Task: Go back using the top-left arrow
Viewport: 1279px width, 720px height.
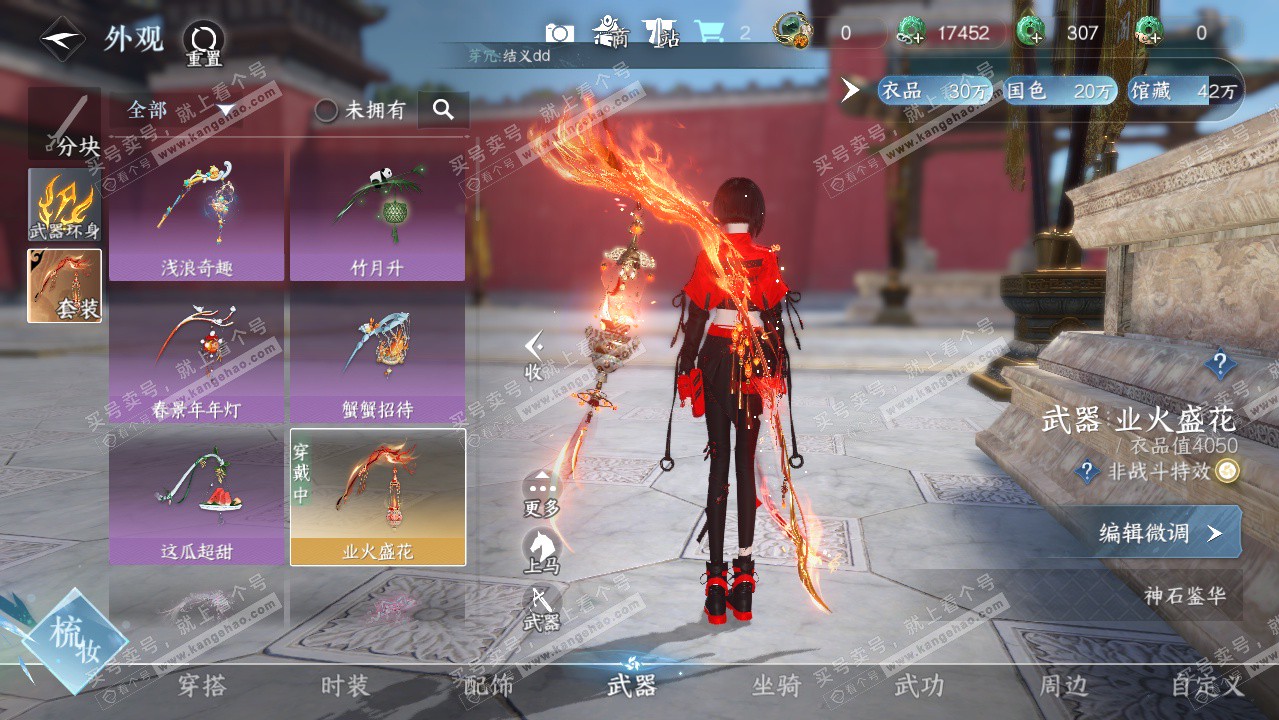Action: (x=62, y=39)
